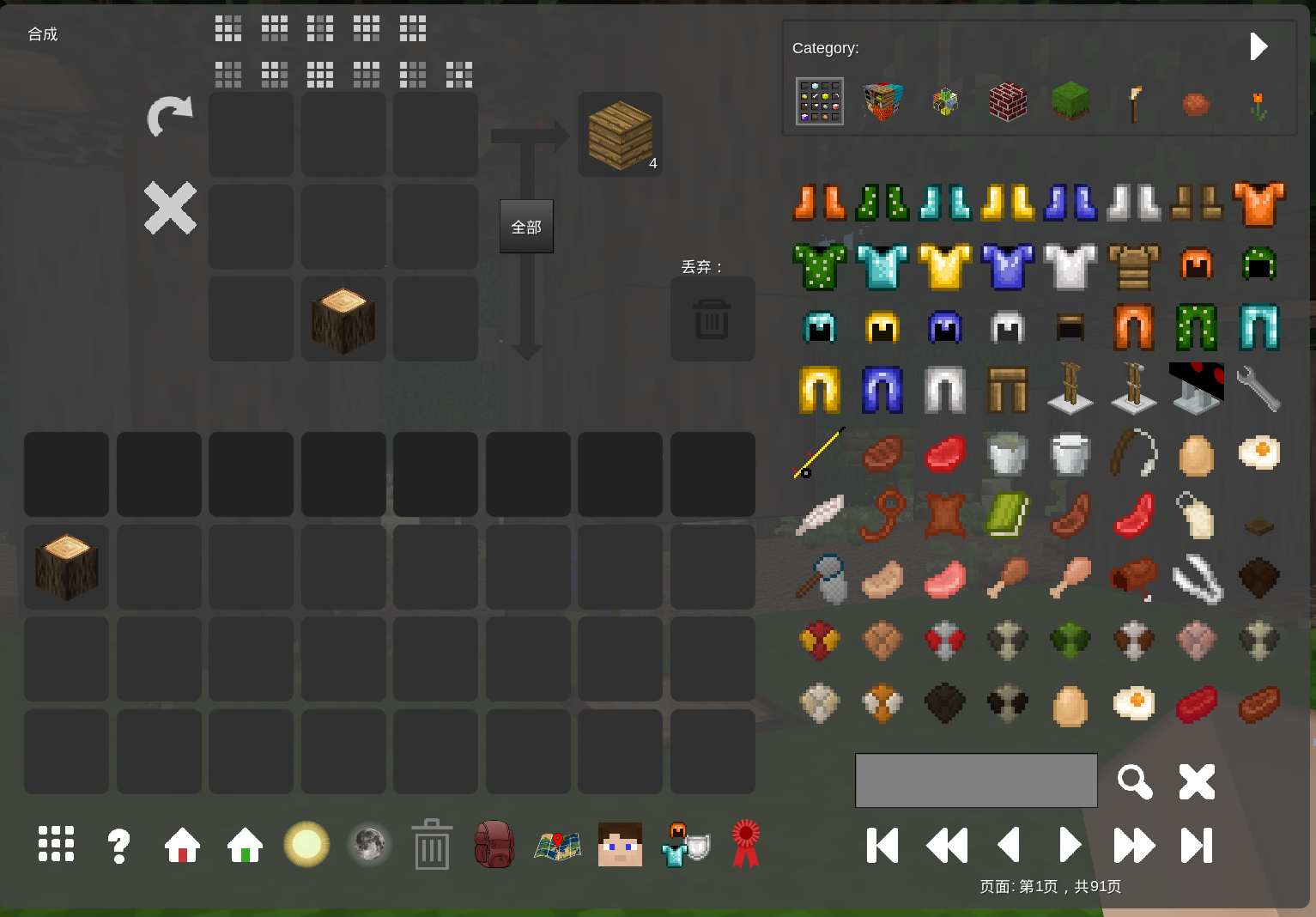Clear the crafting grid with the X button
Screen dimensions: 1316x917
(170, 208)
